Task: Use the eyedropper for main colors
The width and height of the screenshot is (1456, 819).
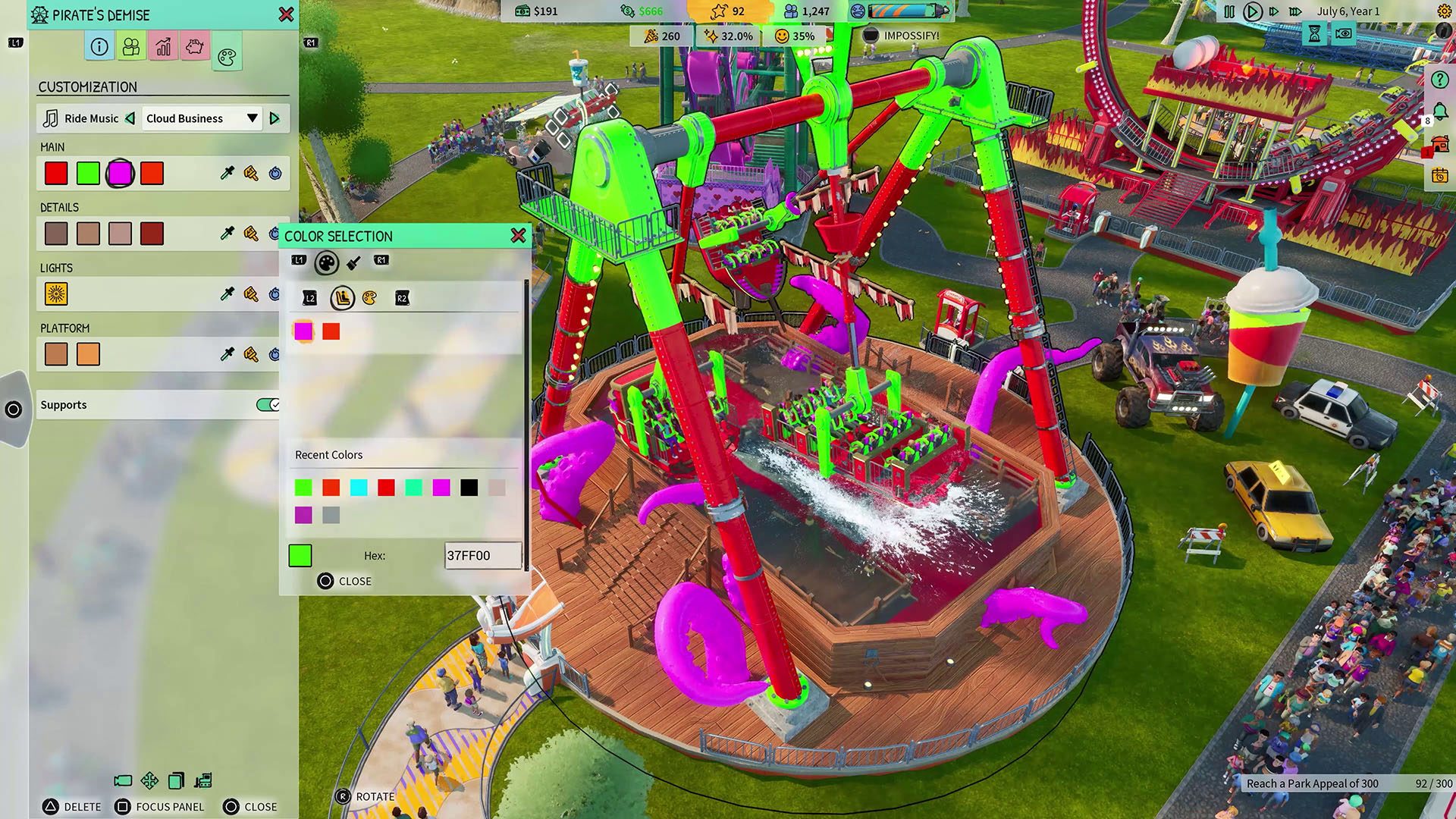Action: pos(227,174)
